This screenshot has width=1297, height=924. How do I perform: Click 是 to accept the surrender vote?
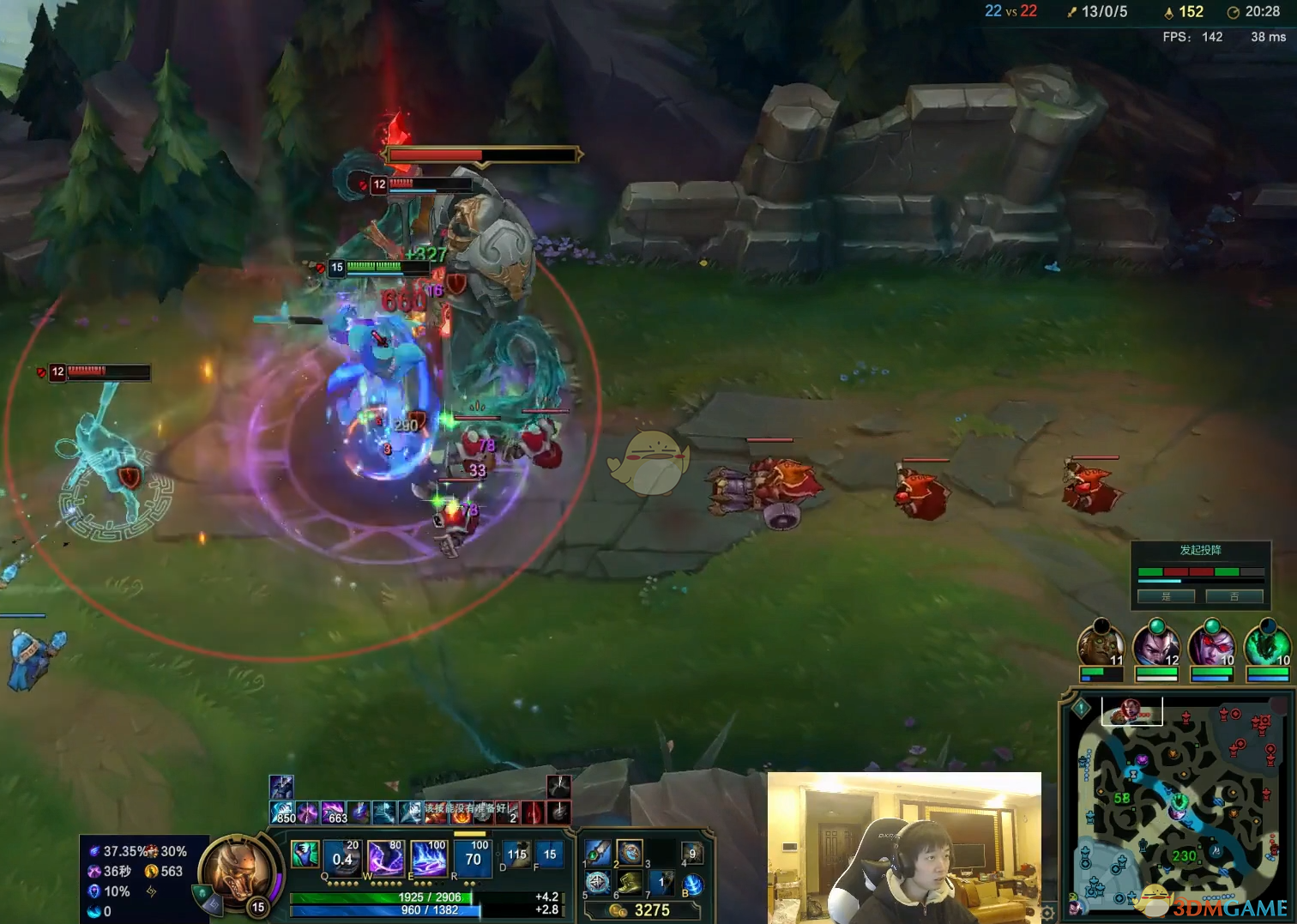1167,596
